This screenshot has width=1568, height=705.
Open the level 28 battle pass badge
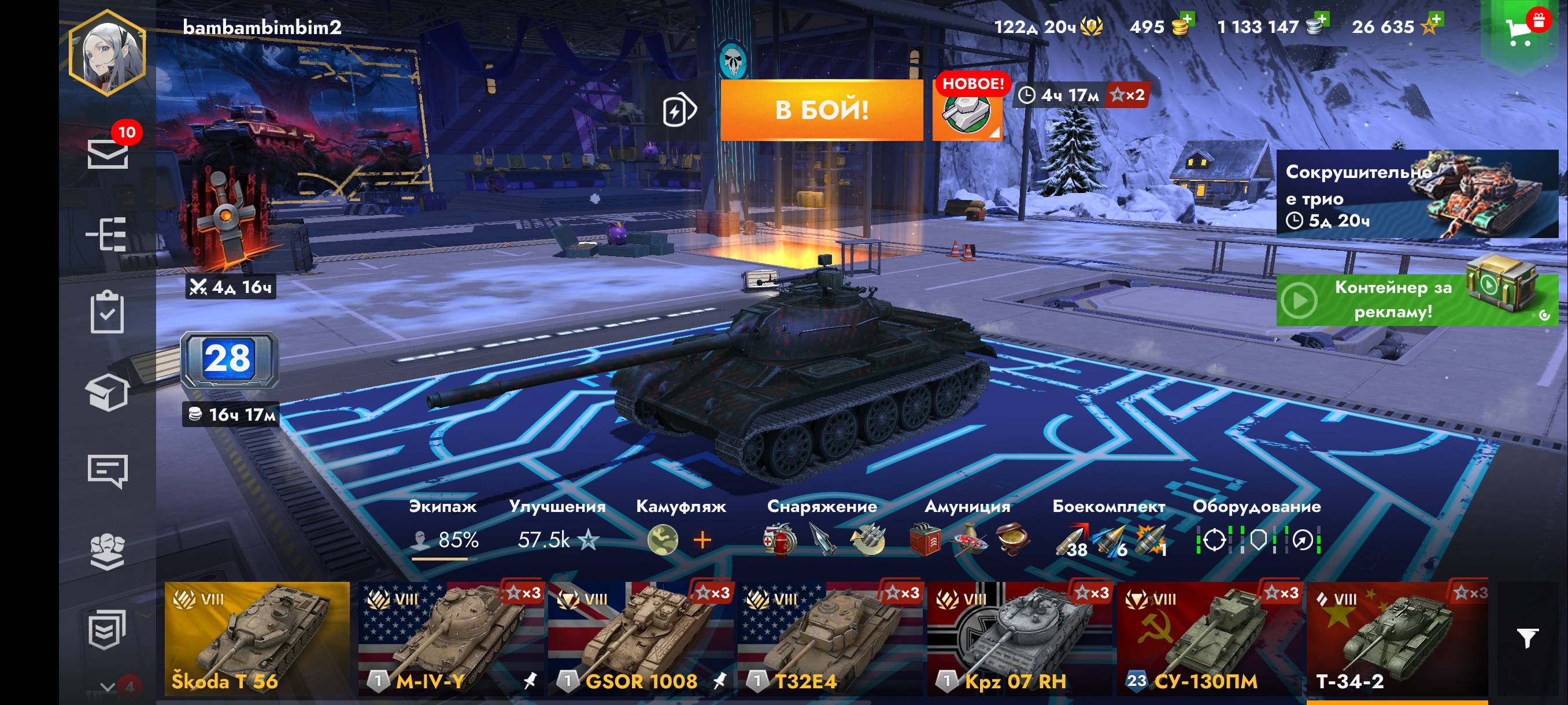tap(229, 359)
